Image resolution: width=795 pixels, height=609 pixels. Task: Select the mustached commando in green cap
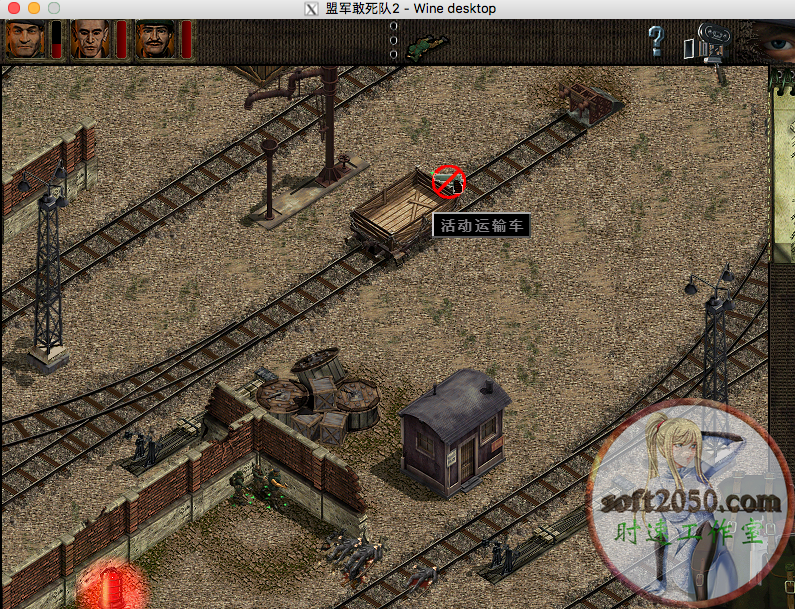point(156,40)
